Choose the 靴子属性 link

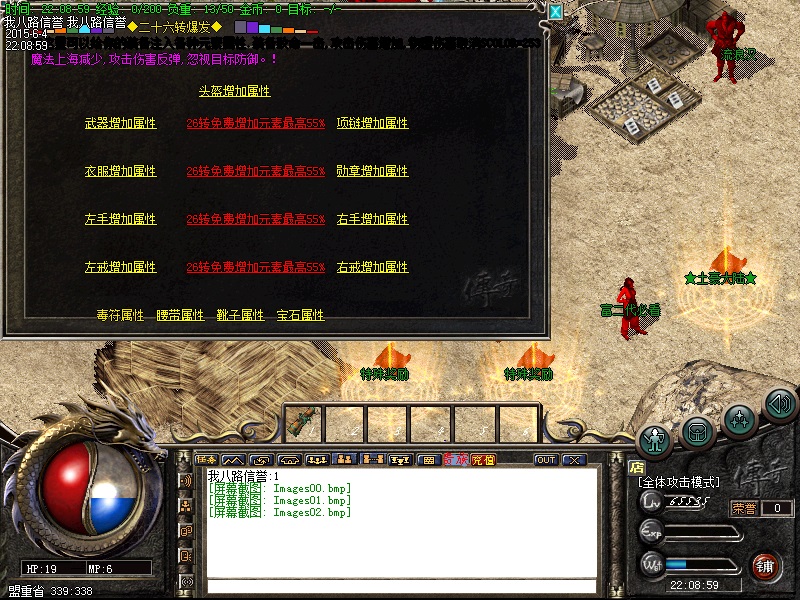[x=241, y=315]
